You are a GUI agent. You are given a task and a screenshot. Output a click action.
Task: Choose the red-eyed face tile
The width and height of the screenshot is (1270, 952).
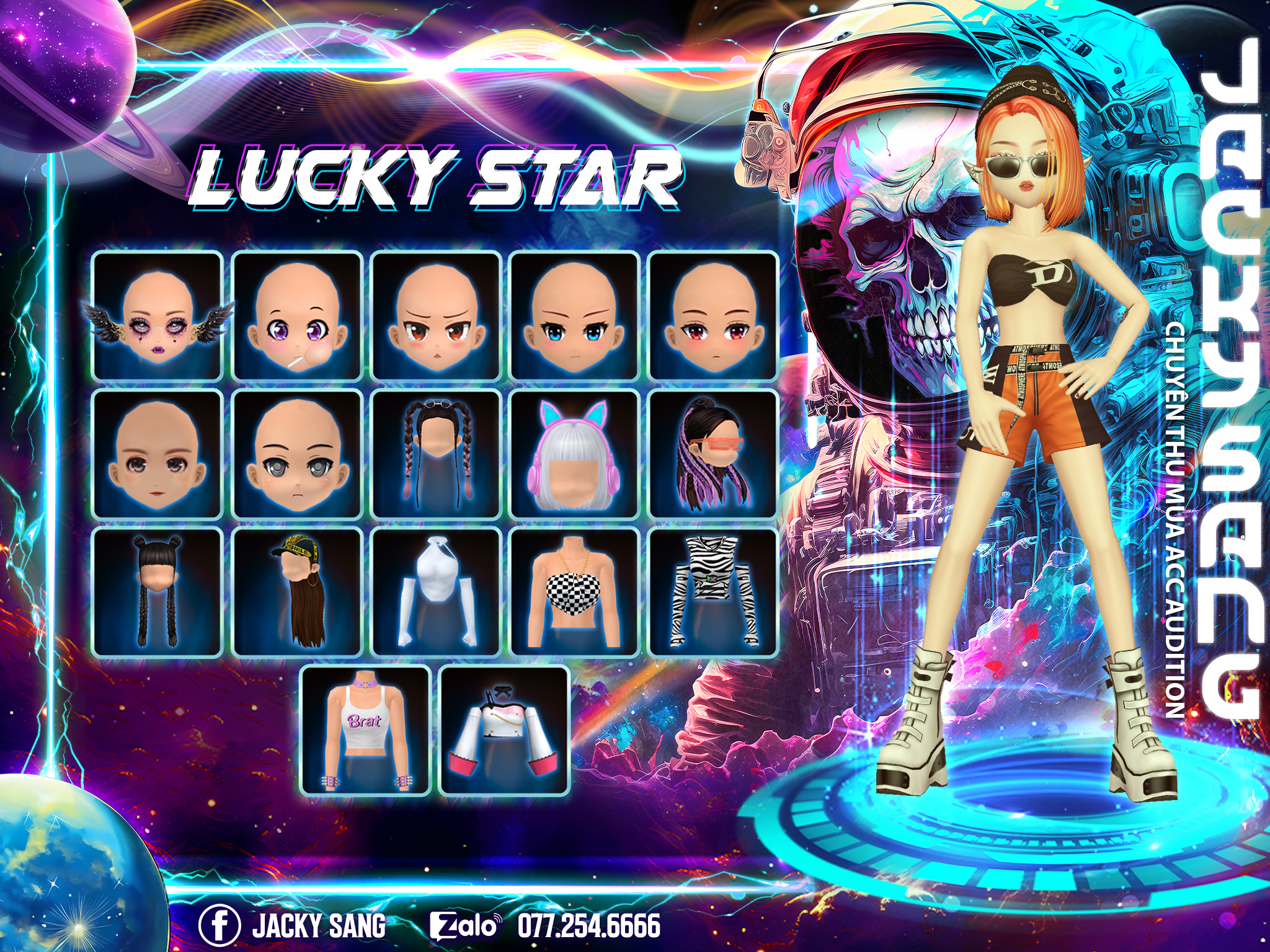(x=713, y=316)
